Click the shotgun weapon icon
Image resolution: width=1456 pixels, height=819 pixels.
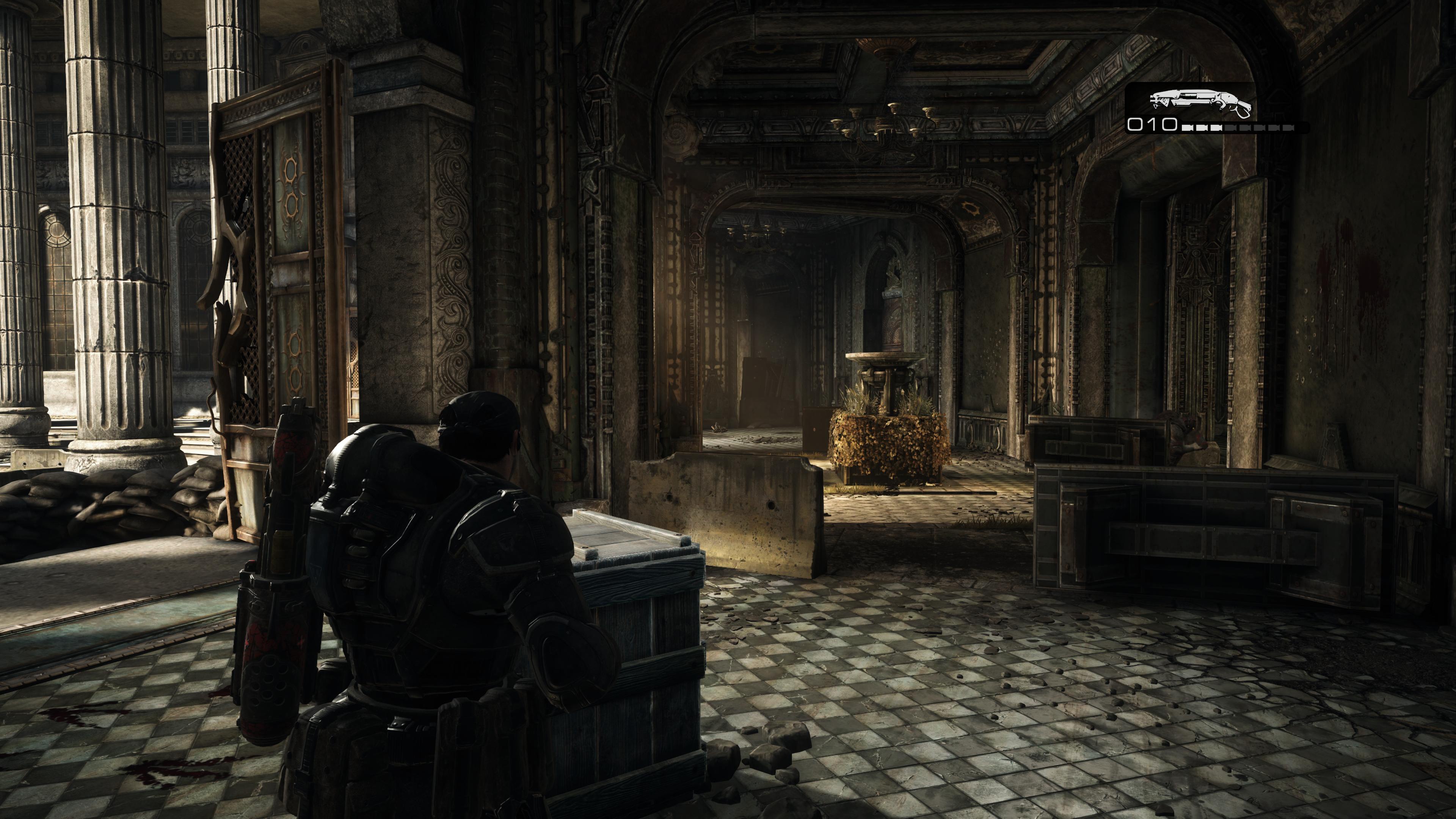1199,102
